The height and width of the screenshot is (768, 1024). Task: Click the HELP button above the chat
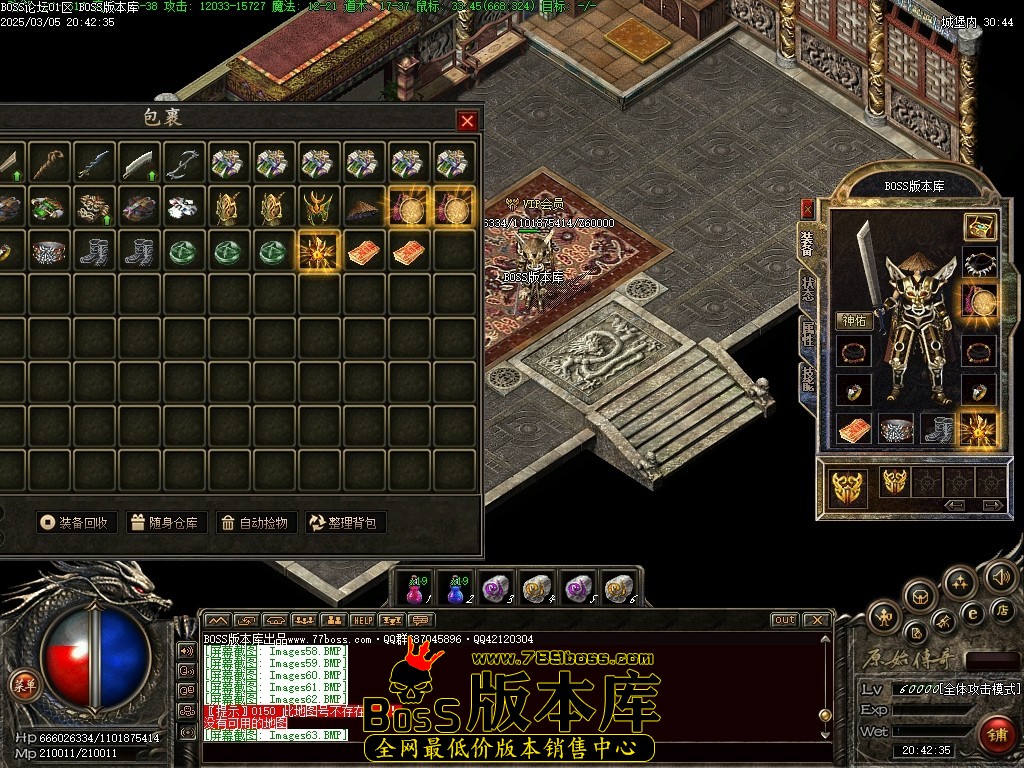point(362,620)
